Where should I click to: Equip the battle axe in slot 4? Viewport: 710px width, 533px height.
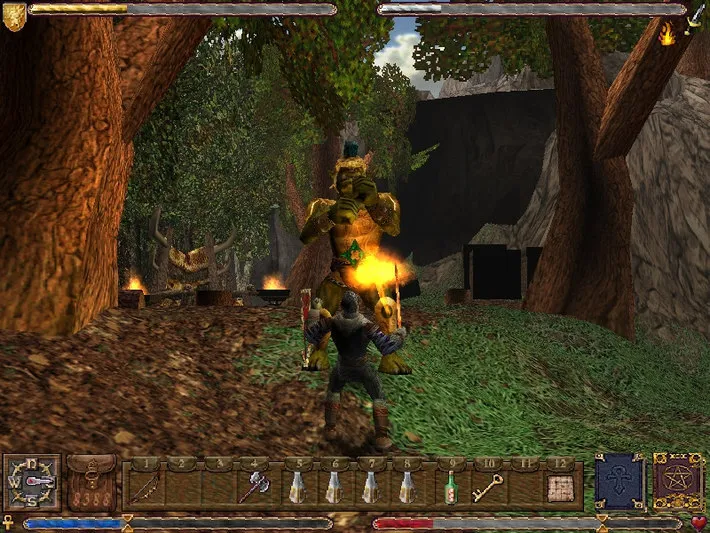click(252, 487)
